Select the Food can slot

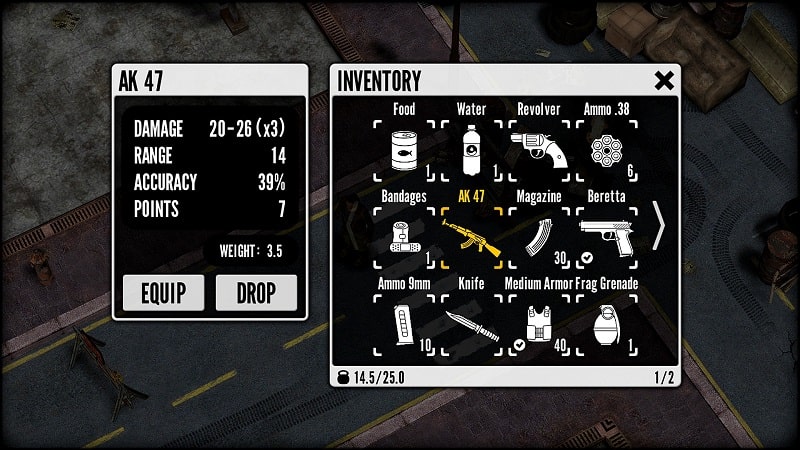404,151
